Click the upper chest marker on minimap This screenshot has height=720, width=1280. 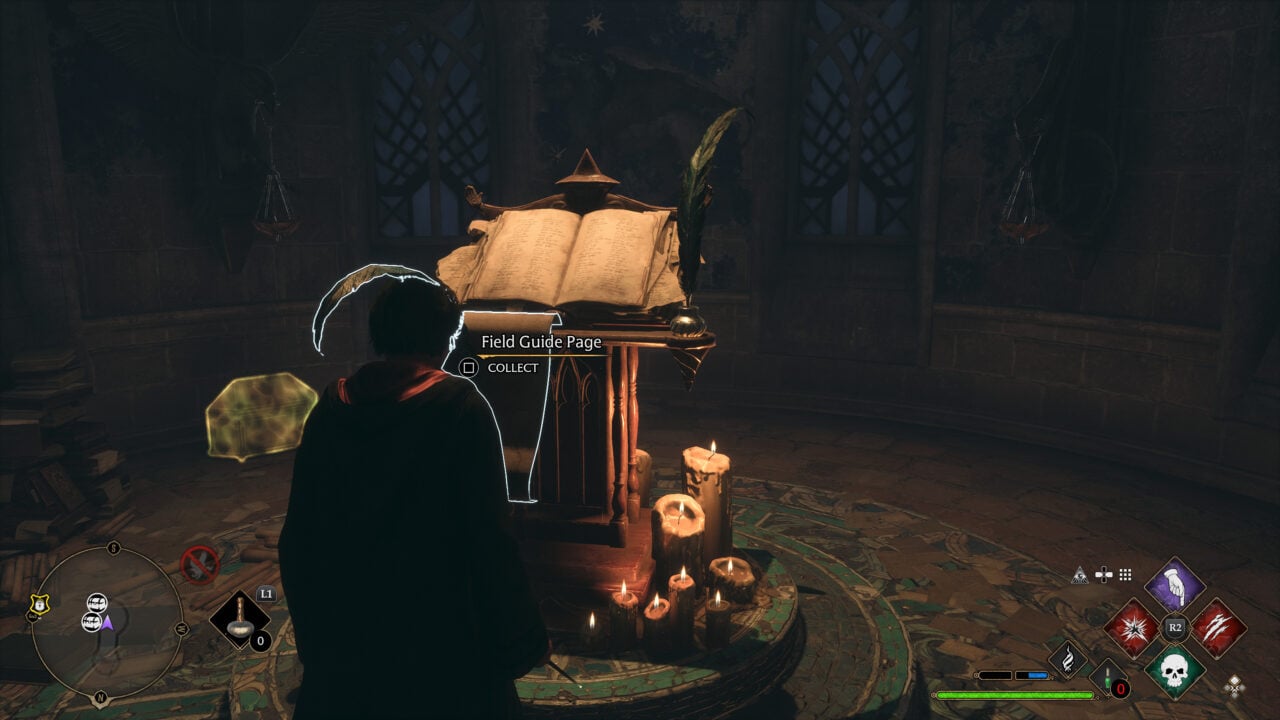coord(97,602)
